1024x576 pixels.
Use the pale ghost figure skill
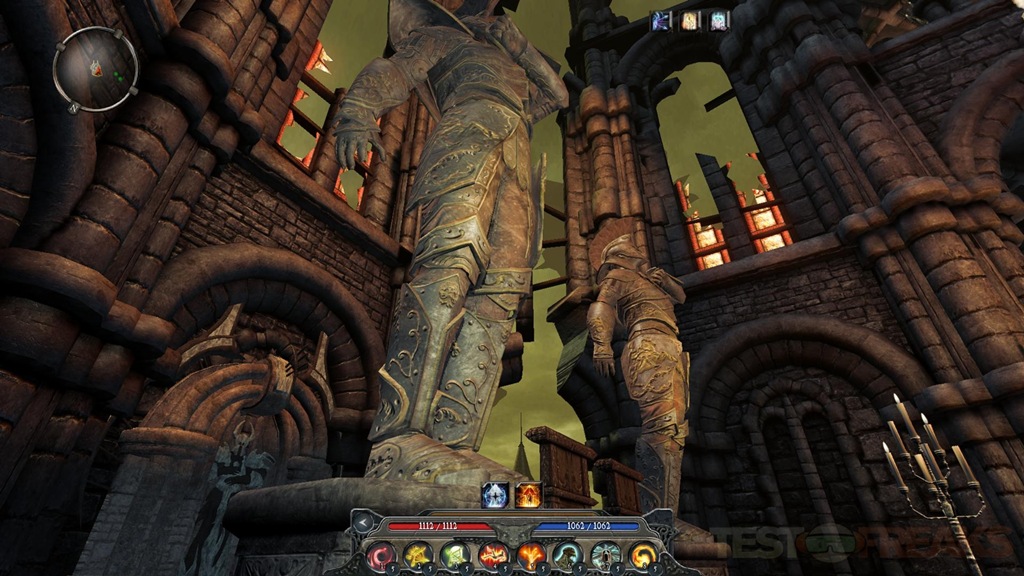click(604, 556)
